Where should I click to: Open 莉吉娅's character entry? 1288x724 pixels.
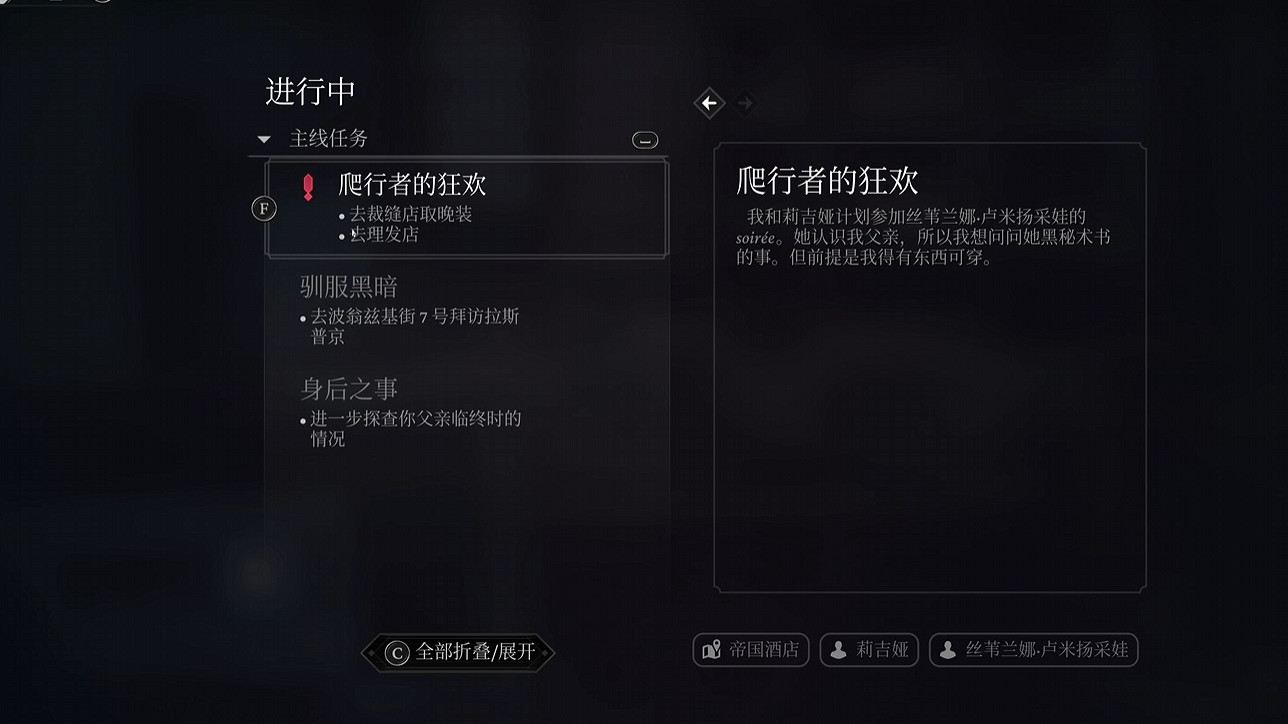tap(869, 650)
